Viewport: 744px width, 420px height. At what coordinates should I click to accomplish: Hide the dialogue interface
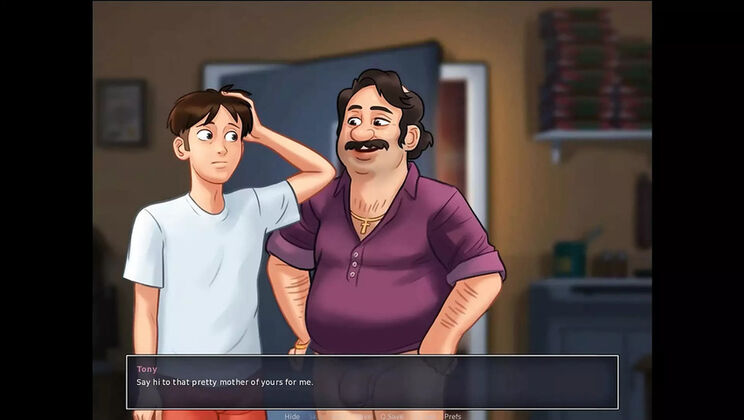coord(292,415)
